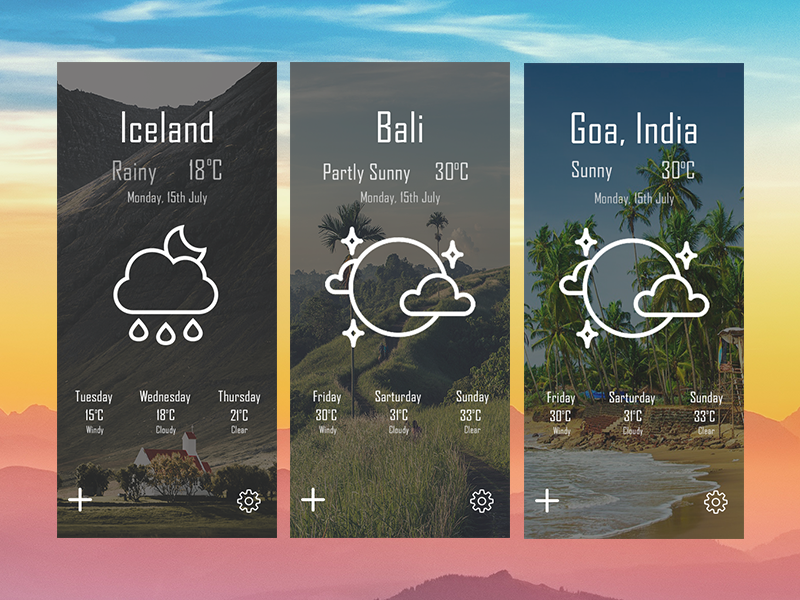Add a location from the Bali card
The image size is (800, 600).
pyautogui.click(x=313, y=500)
